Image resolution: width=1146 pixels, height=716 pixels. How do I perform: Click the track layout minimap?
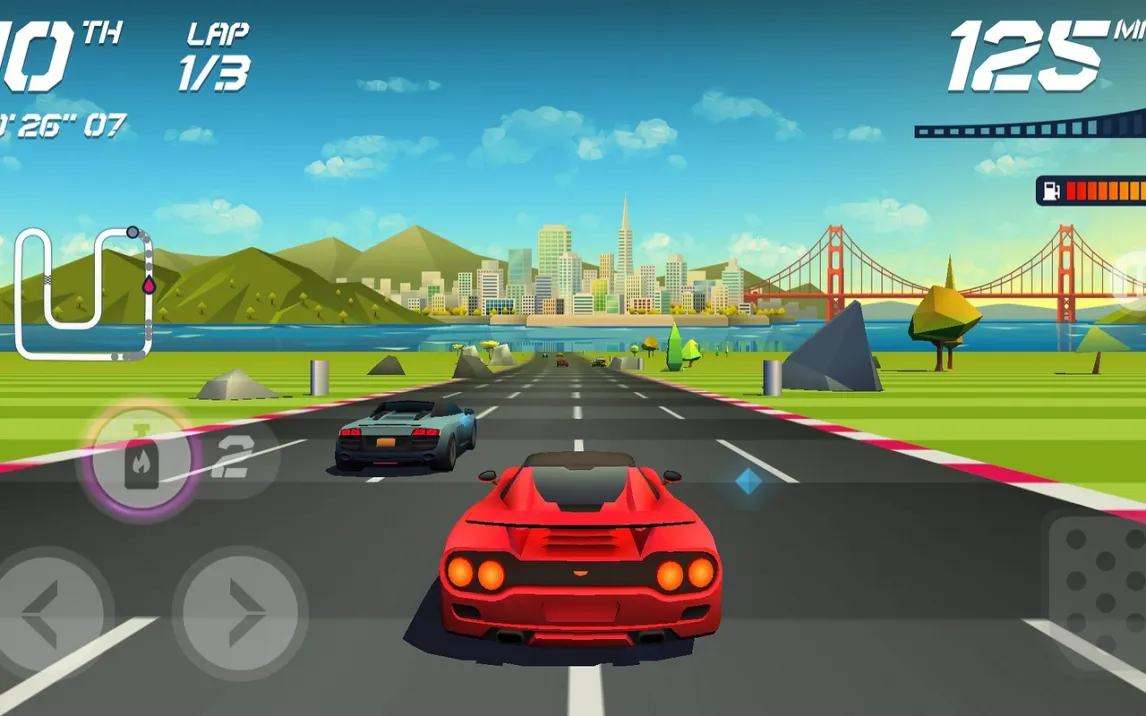[x=84, y=293]
